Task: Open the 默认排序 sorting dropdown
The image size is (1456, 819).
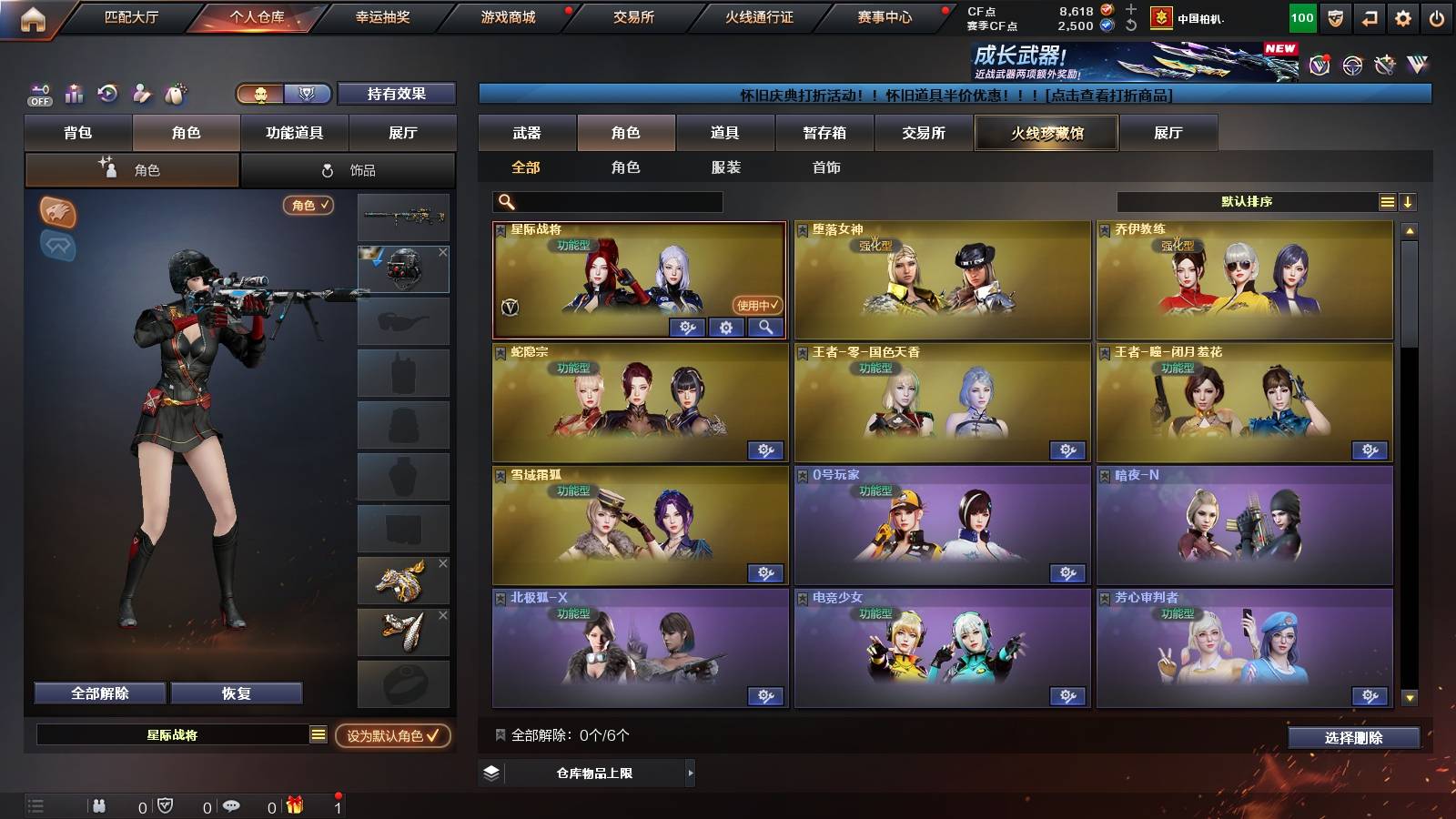Action: click(1247, 201)
